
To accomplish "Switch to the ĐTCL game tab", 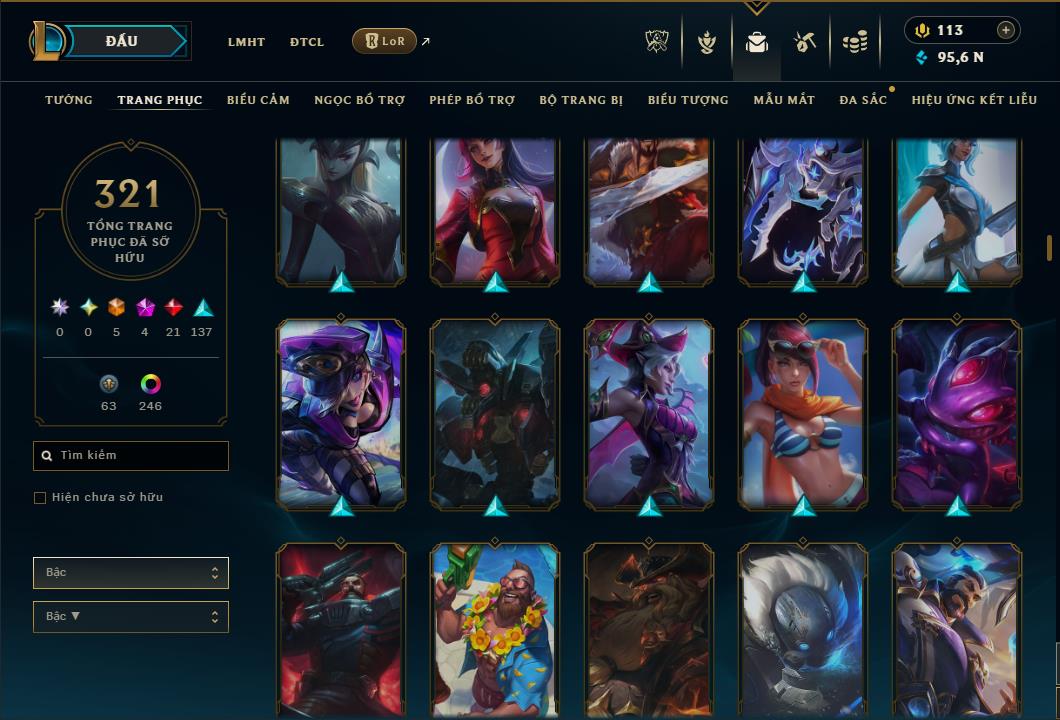I will coord(307,42).
